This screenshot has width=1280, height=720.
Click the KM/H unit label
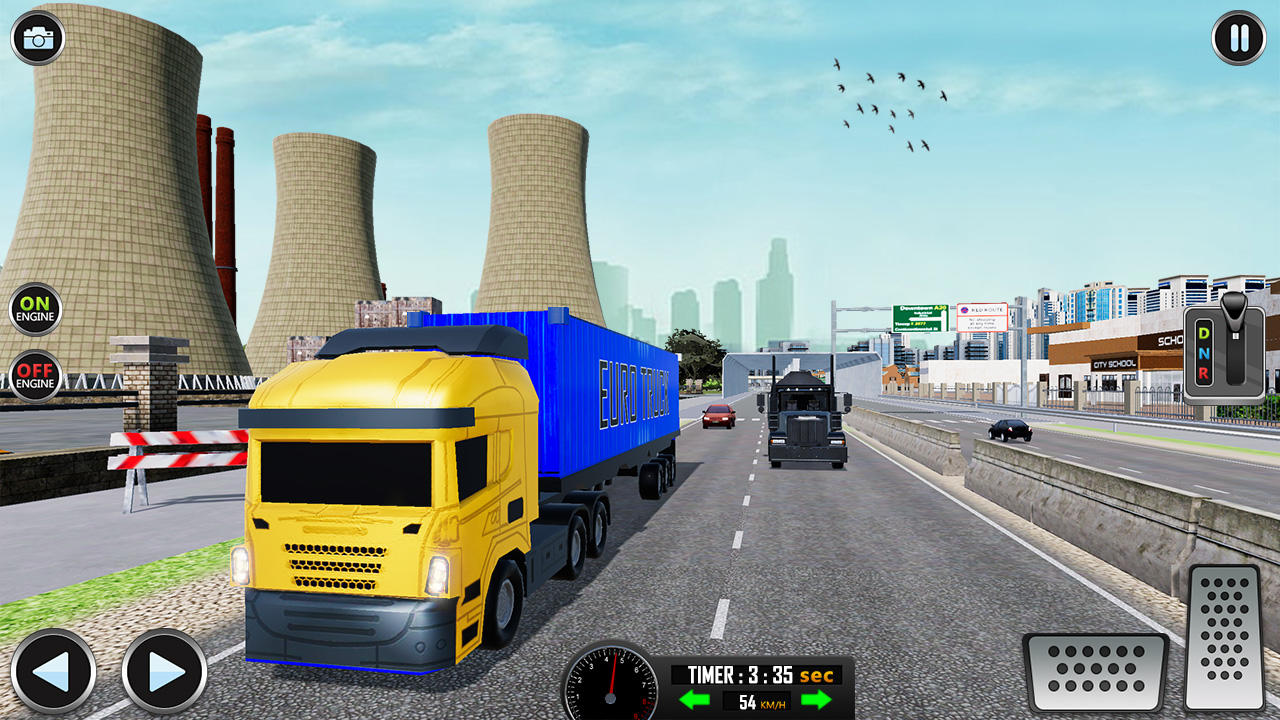[x=775, y=704]
